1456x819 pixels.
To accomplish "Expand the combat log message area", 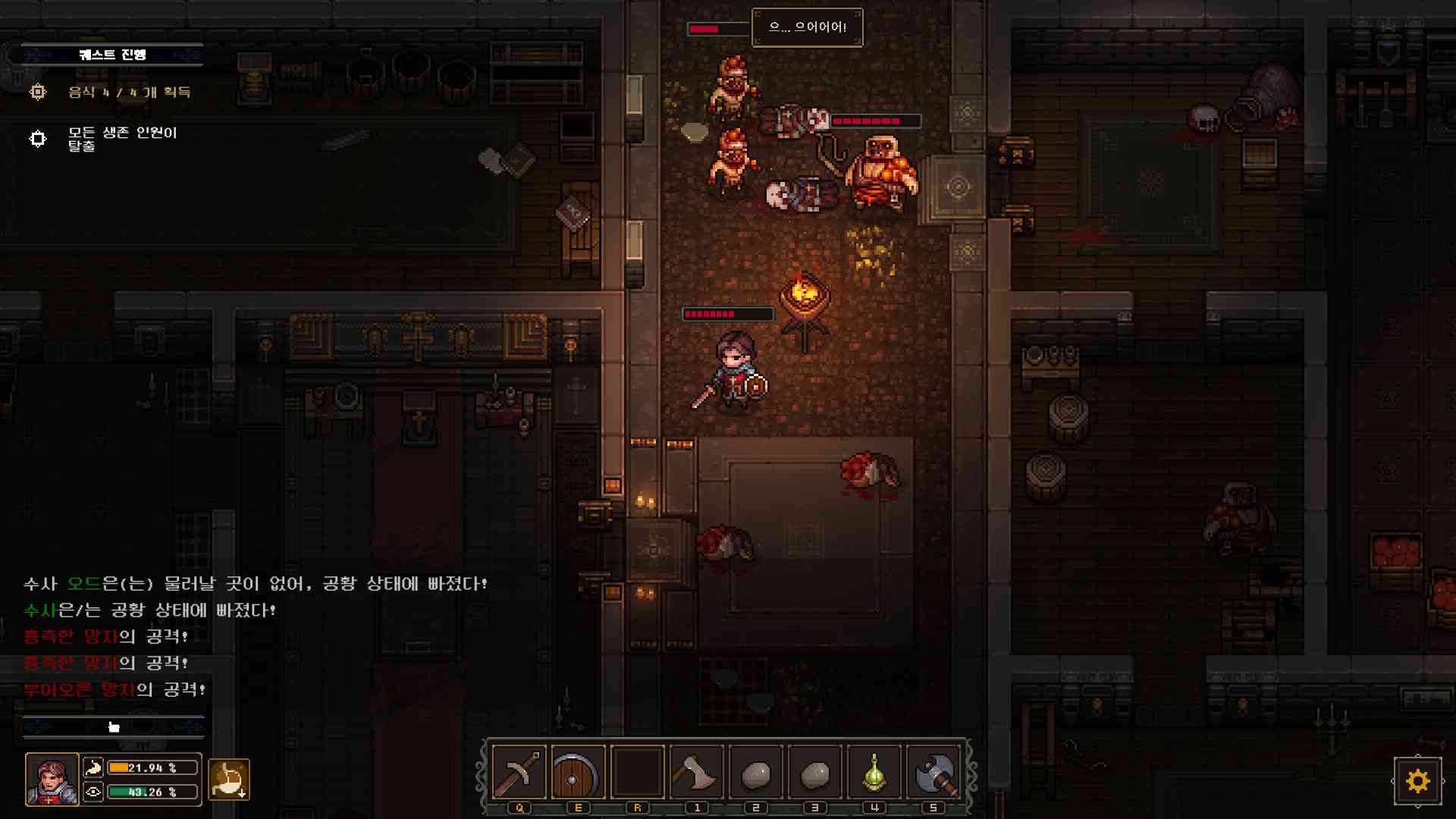I will [x=114, y=726].
